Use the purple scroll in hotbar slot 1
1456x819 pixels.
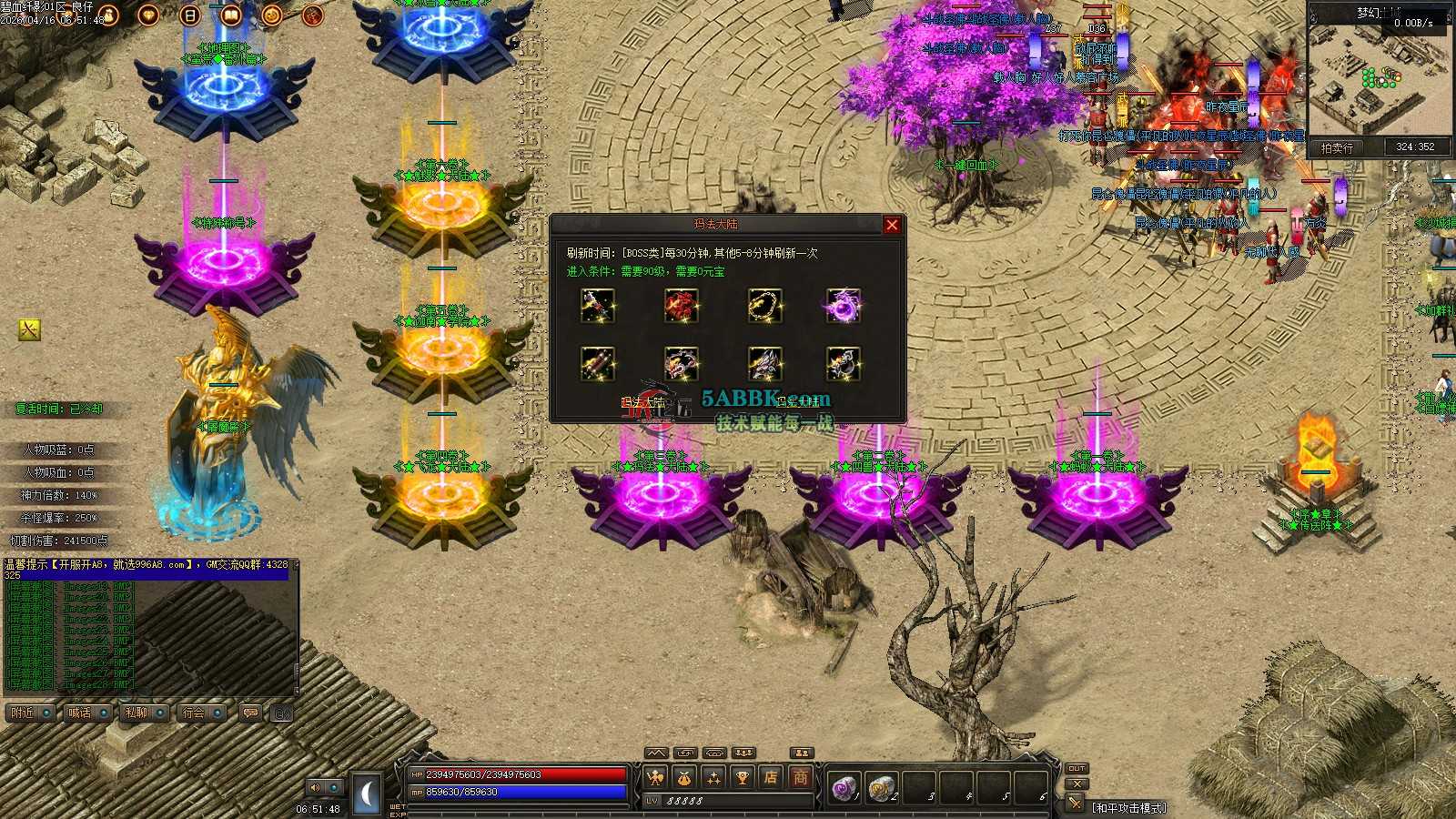pos(844,787)
